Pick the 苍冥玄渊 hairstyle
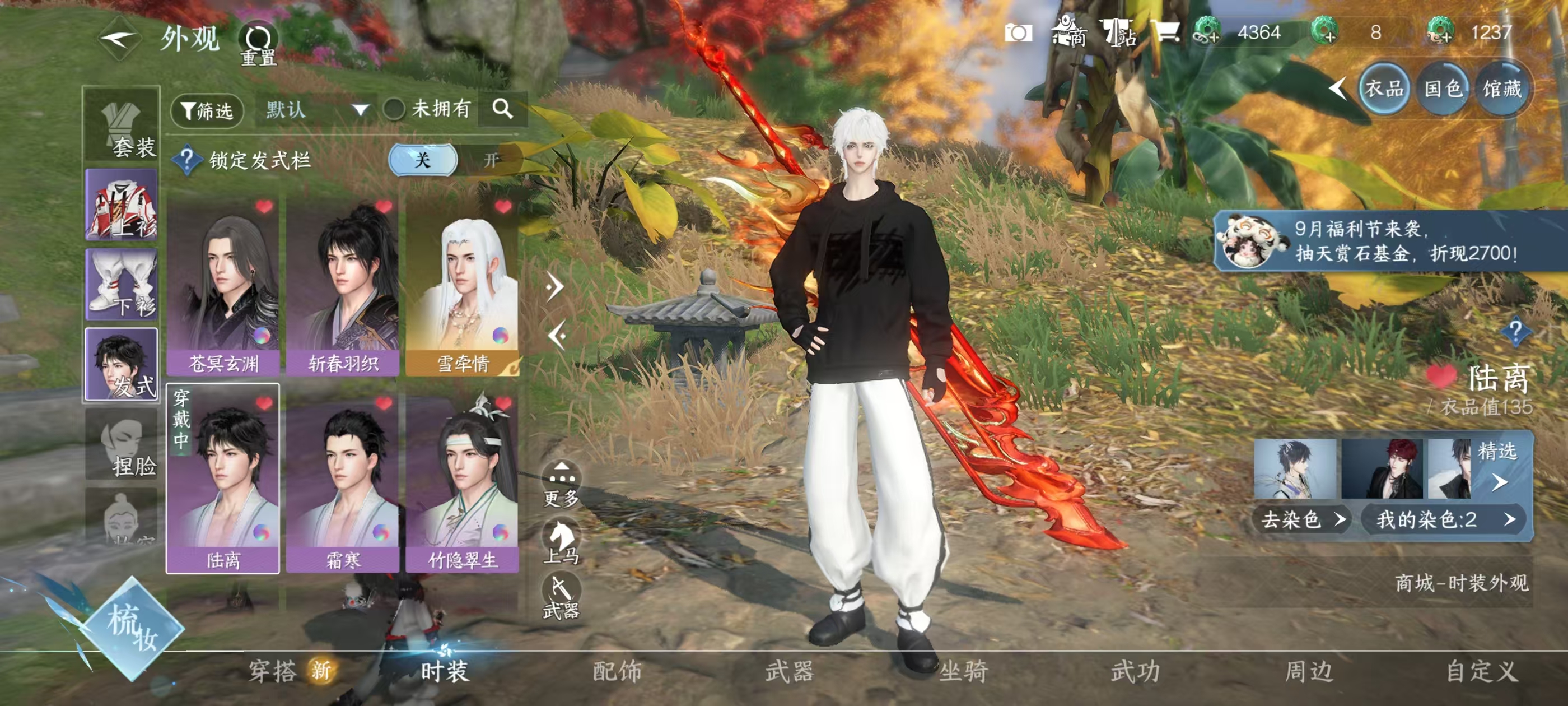 (x=223, y=287)
